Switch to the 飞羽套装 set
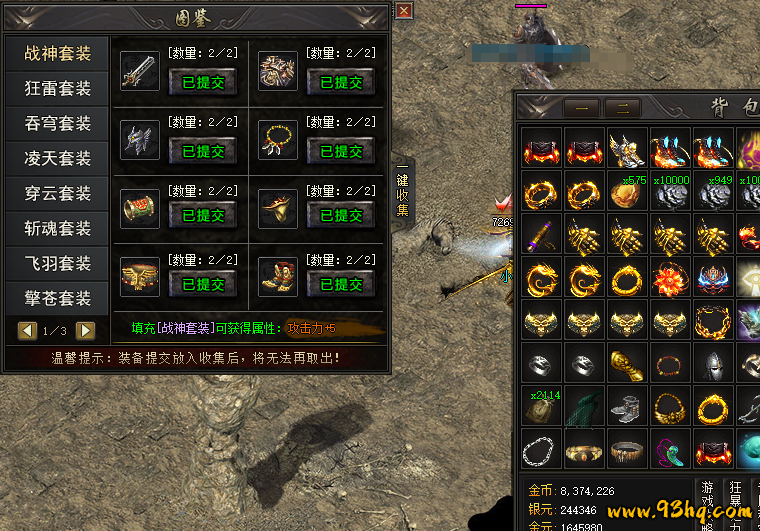 click(58, 263)
